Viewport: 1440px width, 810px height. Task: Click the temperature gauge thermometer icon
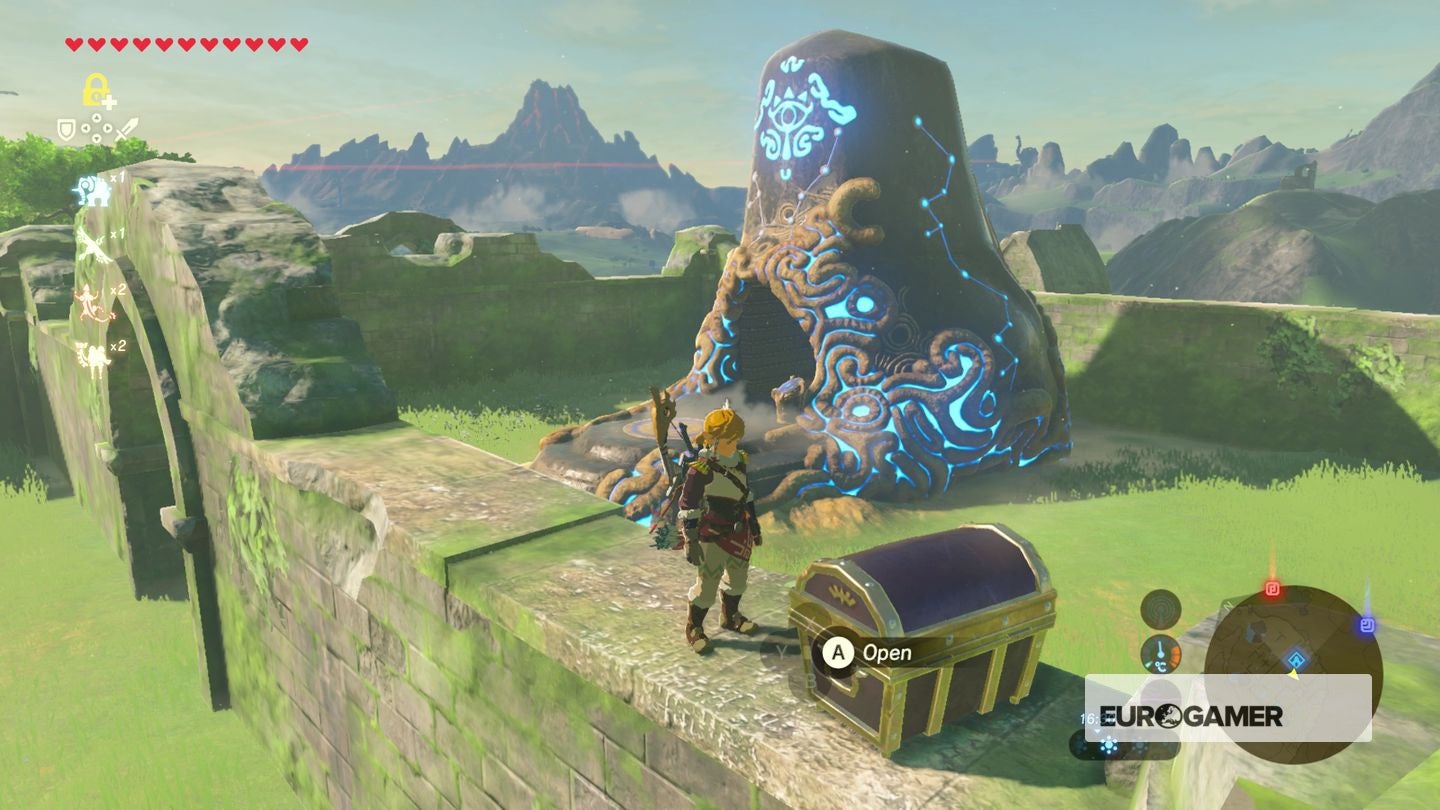(1161, 655)
